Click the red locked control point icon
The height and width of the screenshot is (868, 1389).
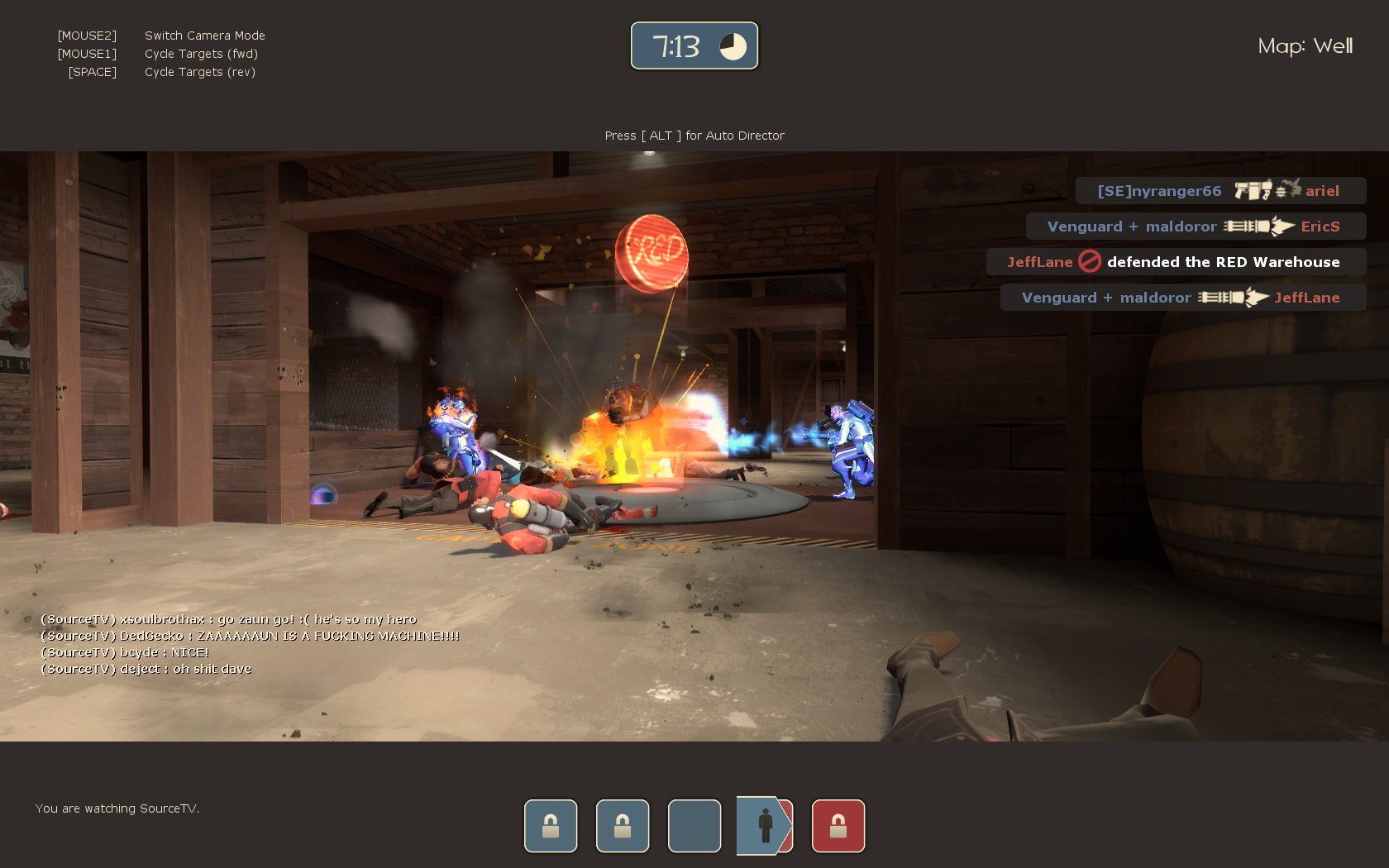coord(838,825)
